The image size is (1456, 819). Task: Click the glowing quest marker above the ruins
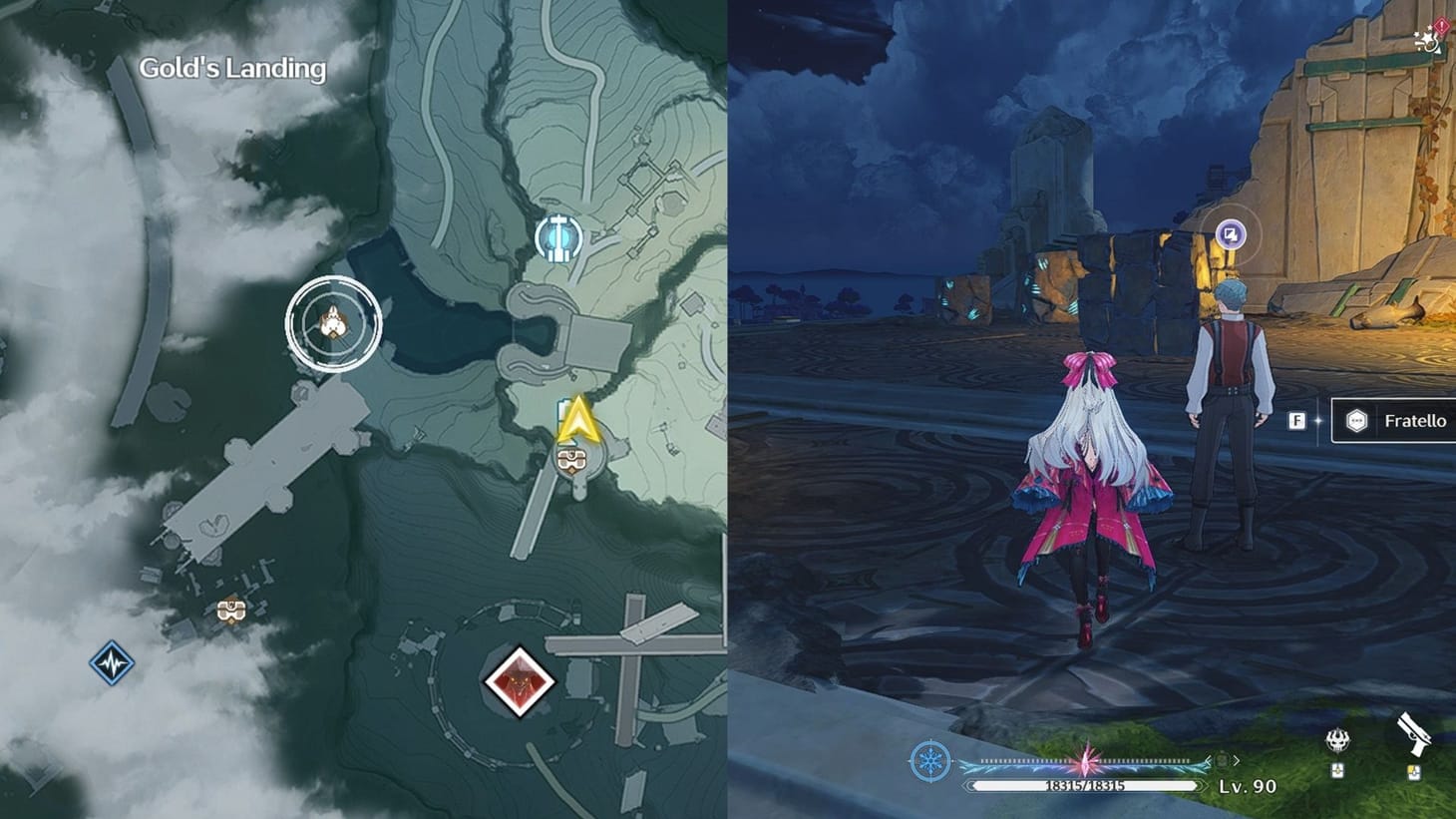(1231, 231)
